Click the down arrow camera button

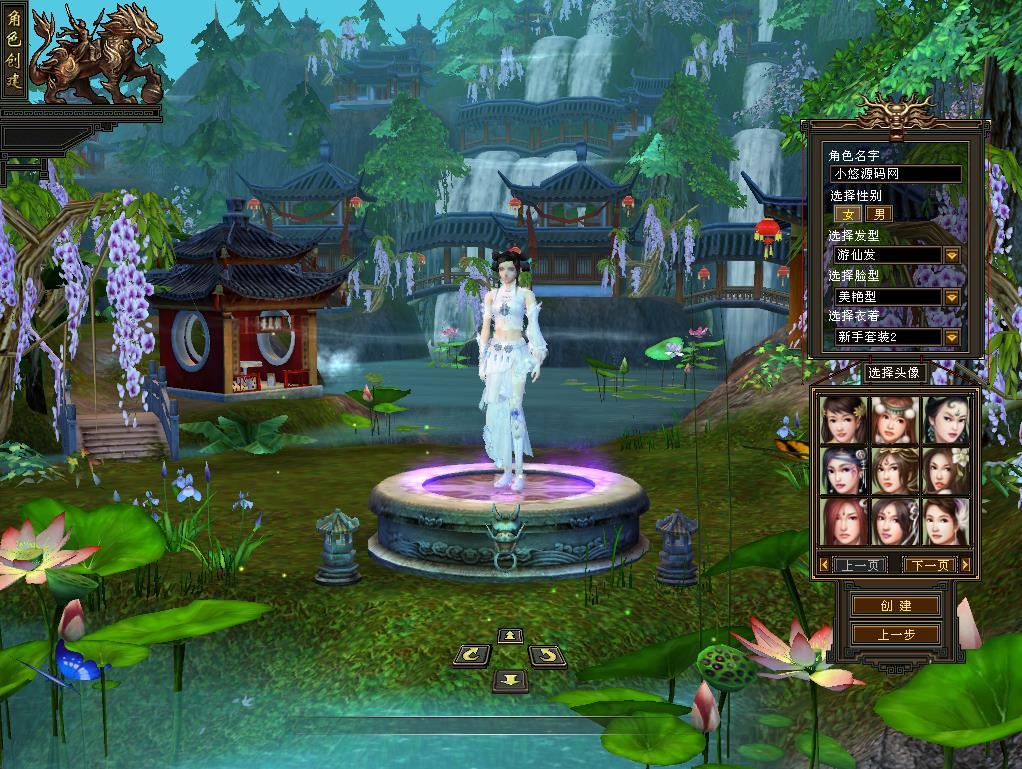[510, 680]
